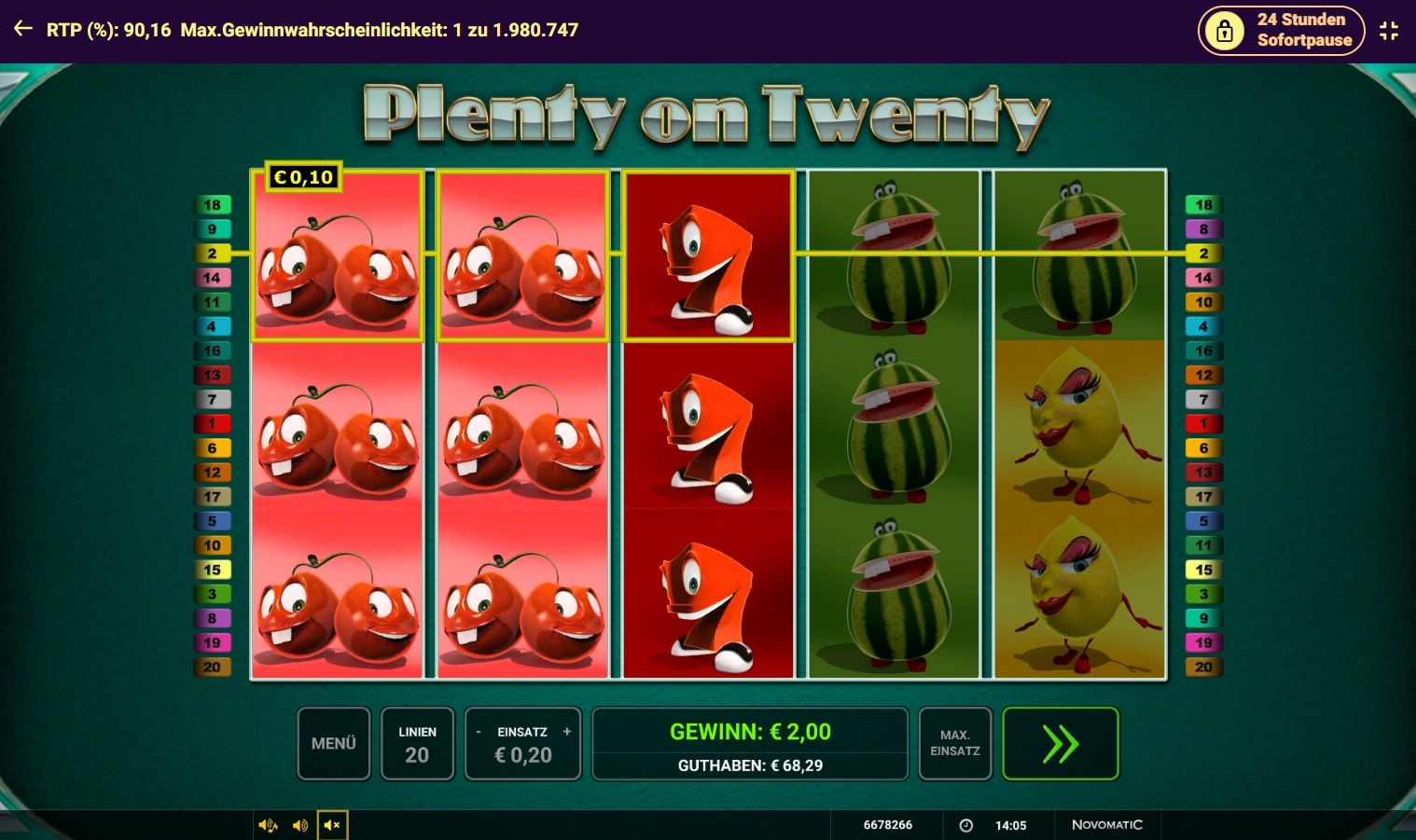
Task: Choose payline 1 marker on the right
Action: tap(1203, 424)
